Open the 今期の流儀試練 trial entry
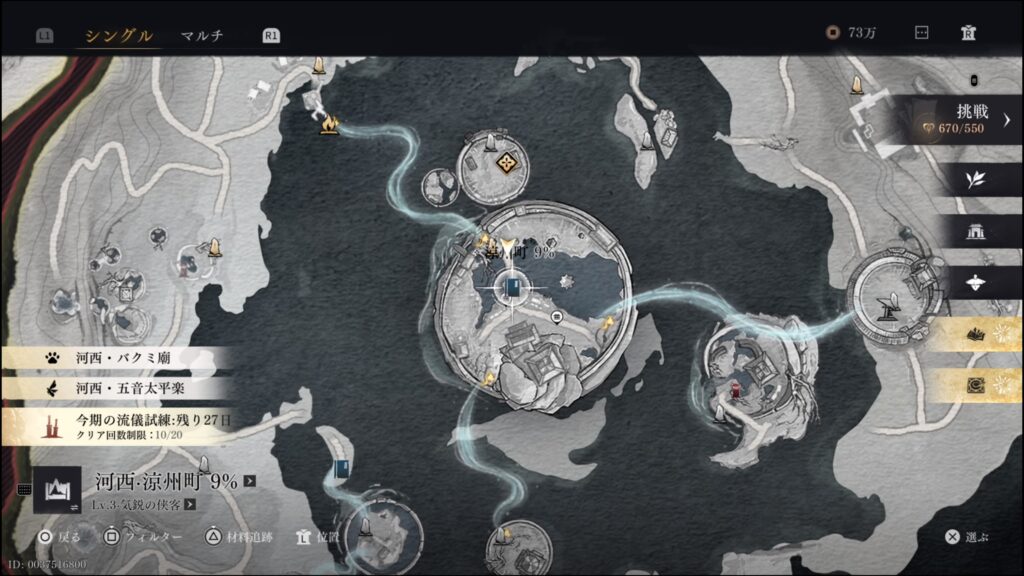This screenshot has width=1024, height=576. (x=120, y=426)
